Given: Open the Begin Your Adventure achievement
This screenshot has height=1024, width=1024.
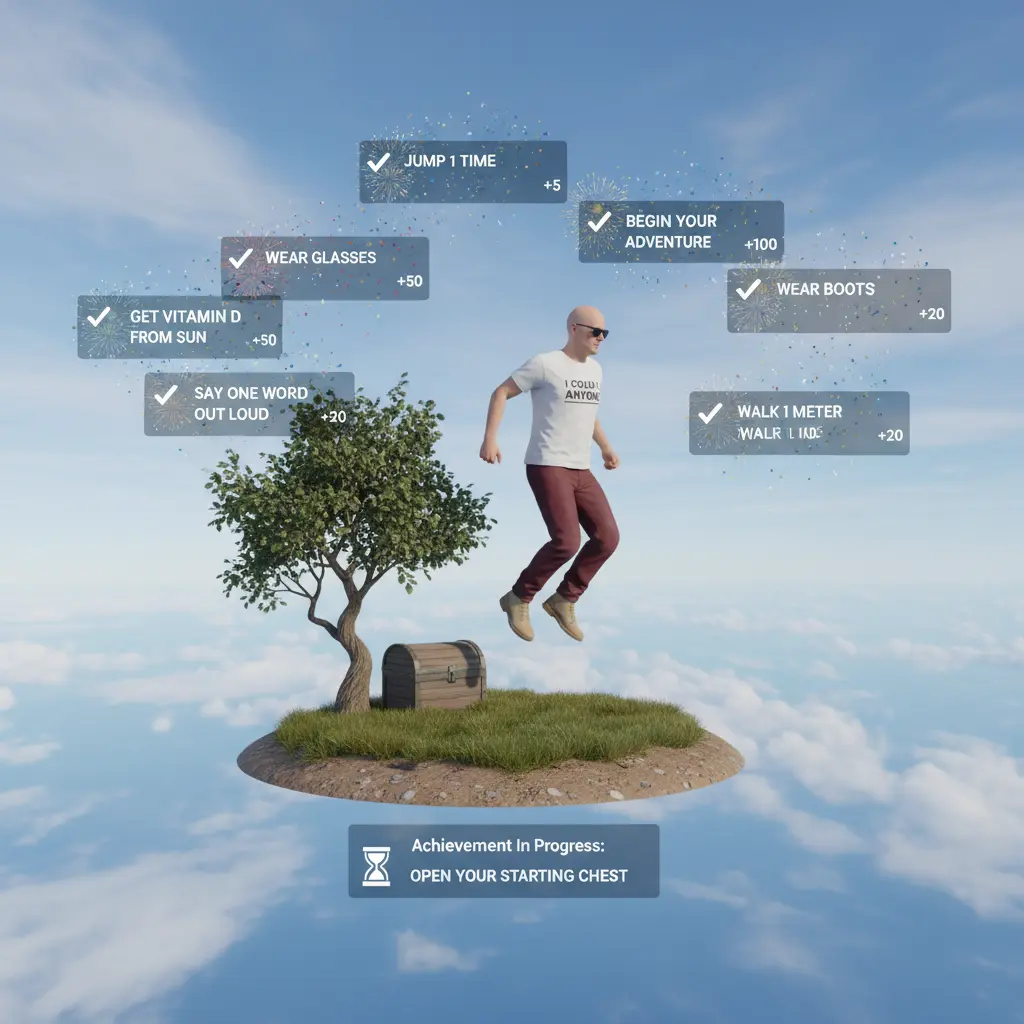Looking at the screenshot, I should pyautogui.click(x=681, y=231).
